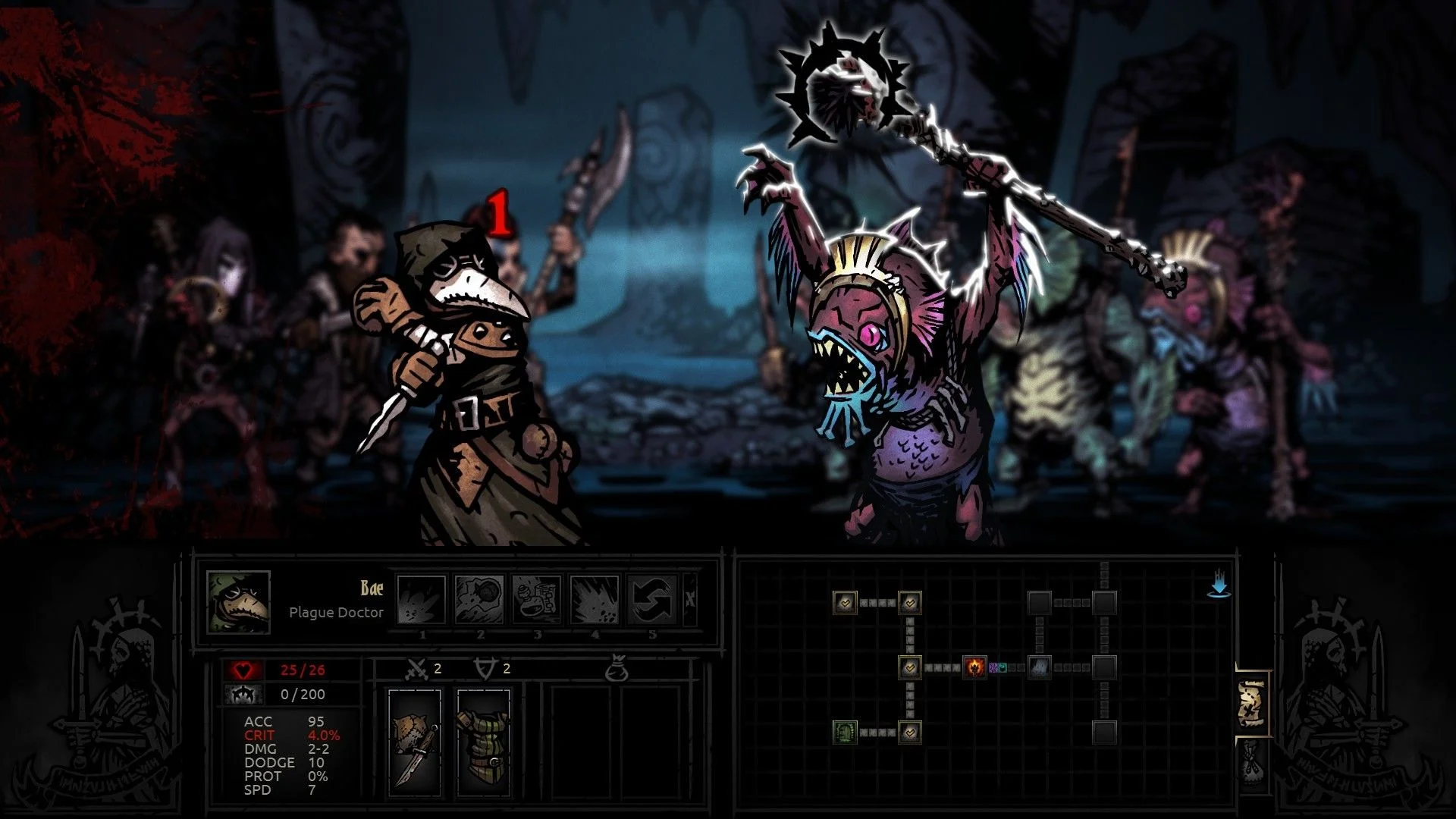
Task: Click the red heart health icon
Action: coord(243,670)
